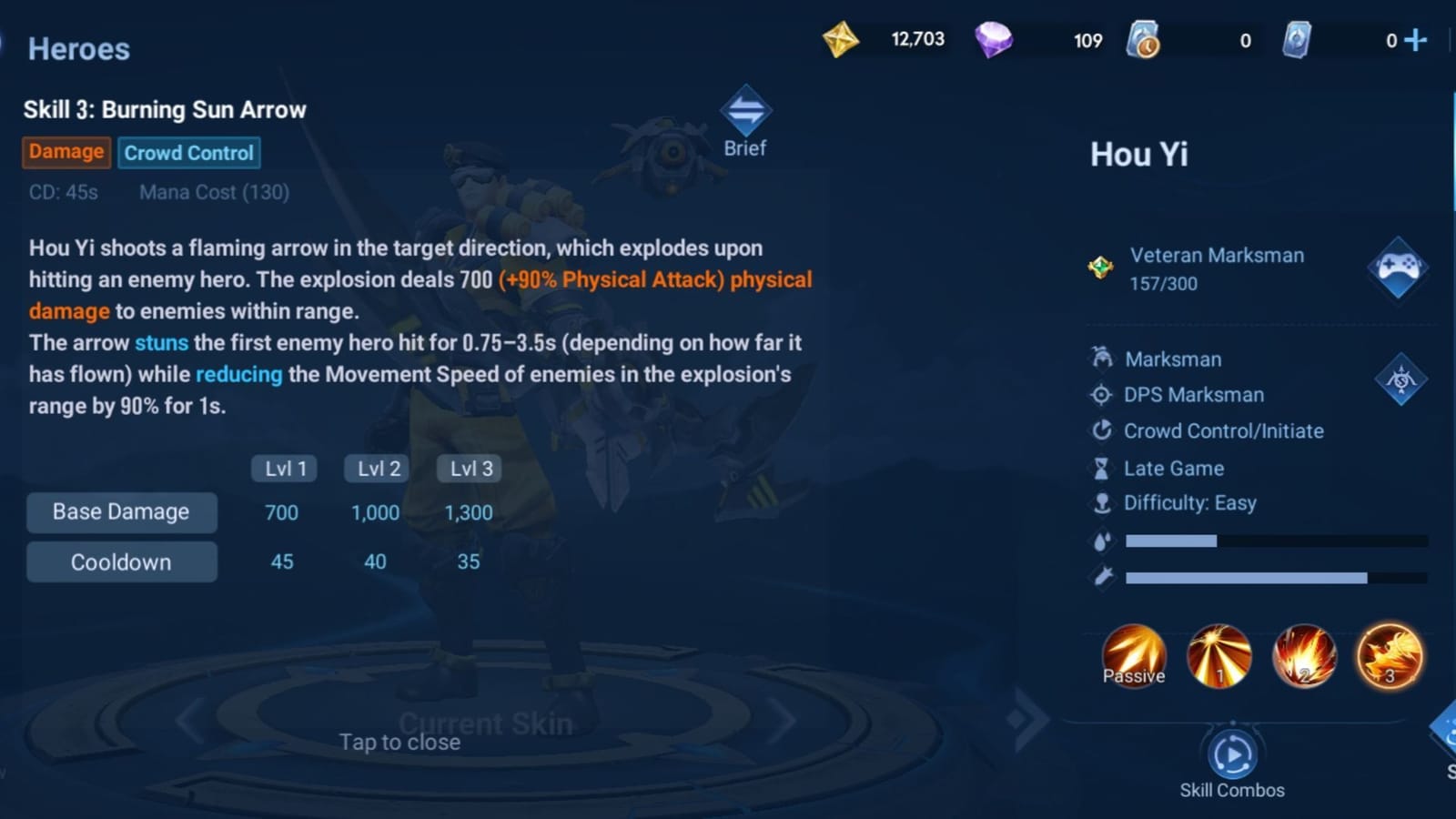This screenshot has width=1456, height=819.
Task: Switch to the Lvl 2 tab
Action: tap(375, 468)
